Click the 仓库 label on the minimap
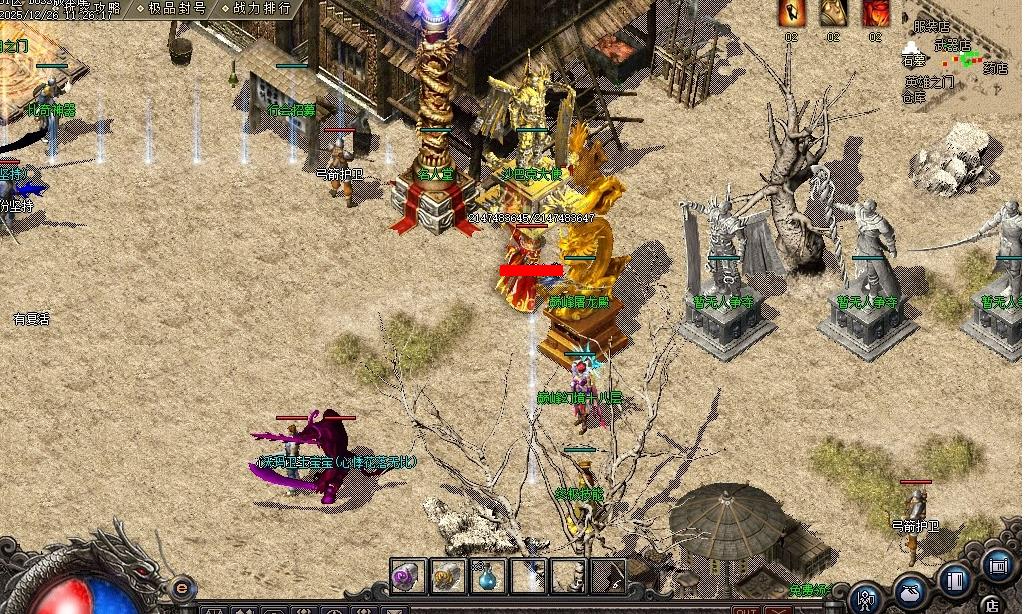The image size is (1028, 614). tap(914, 97)
